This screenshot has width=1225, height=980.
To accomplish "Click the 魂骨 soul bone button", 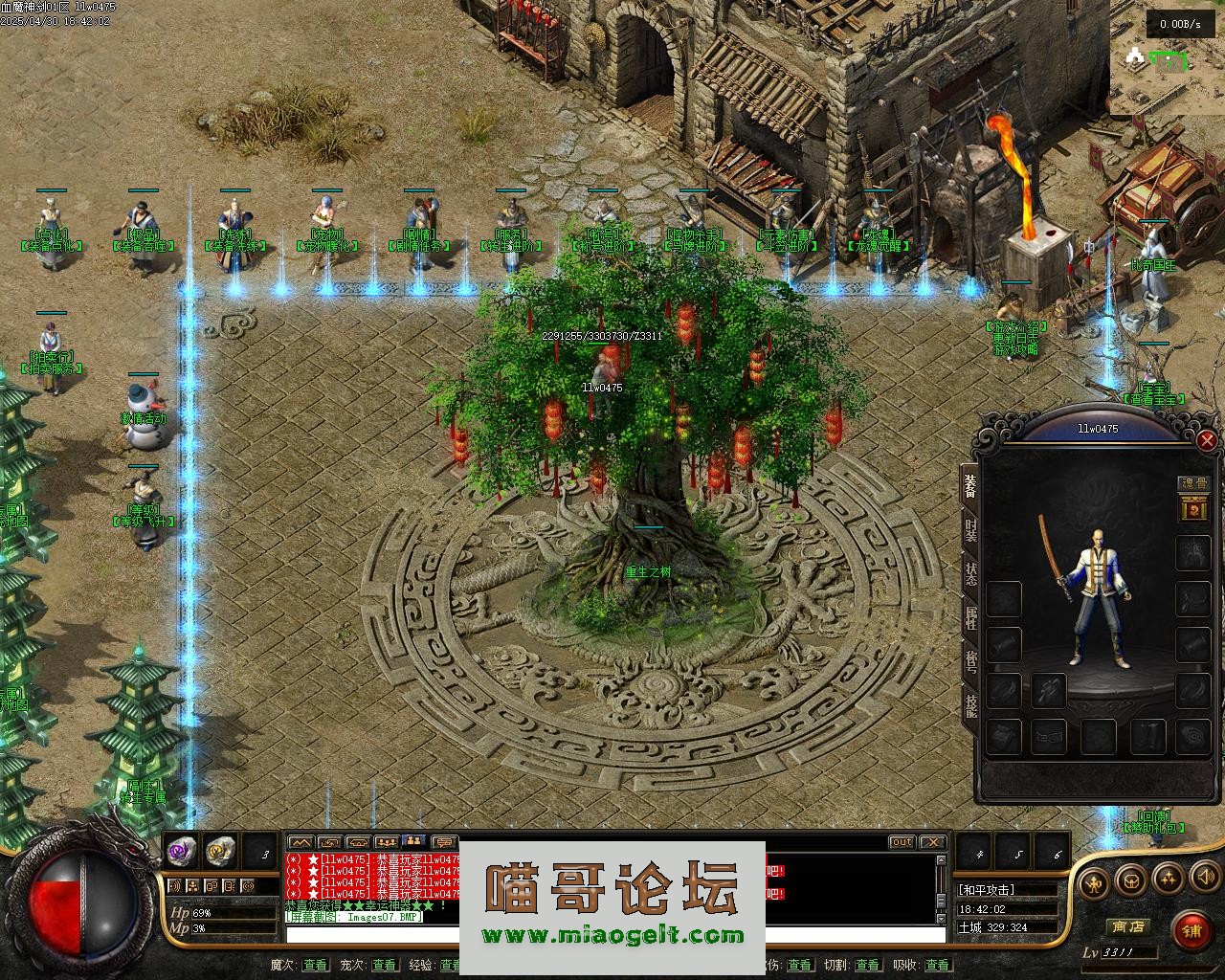I will pos(1192,484).
